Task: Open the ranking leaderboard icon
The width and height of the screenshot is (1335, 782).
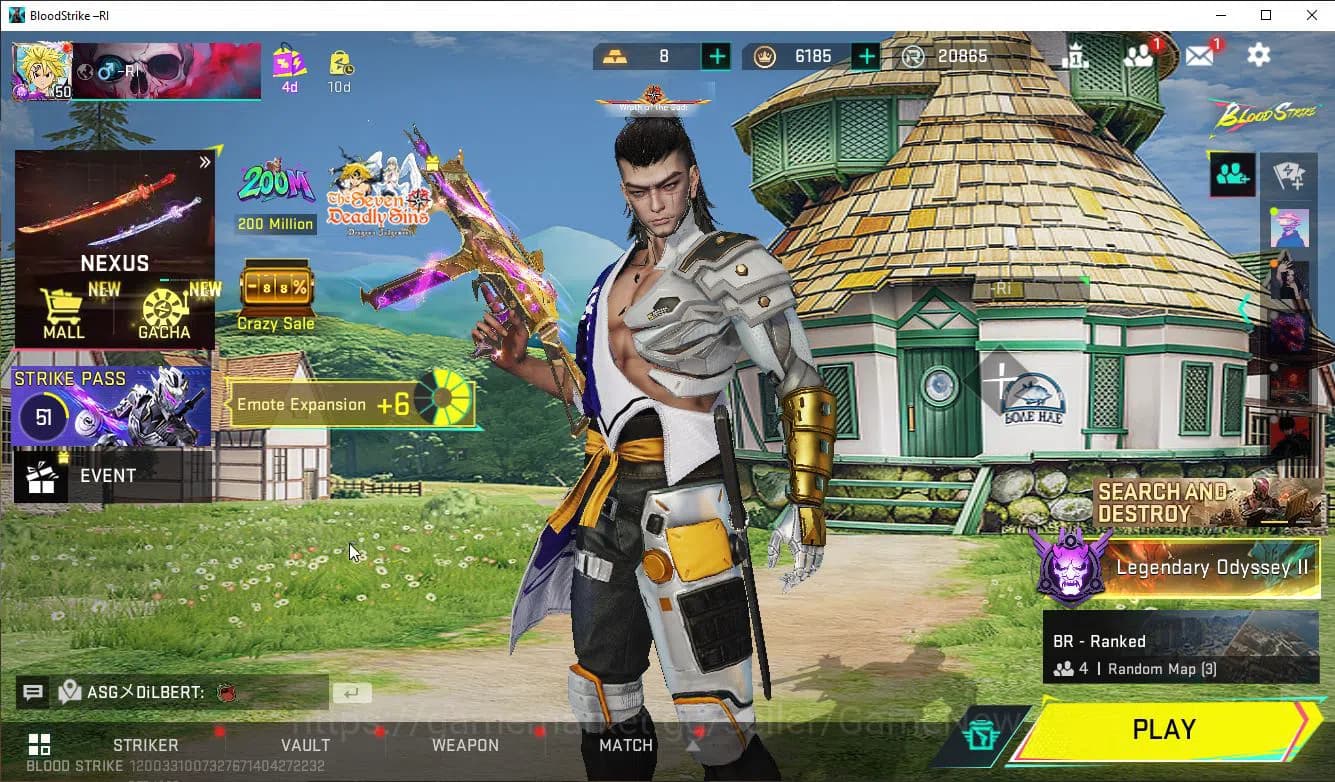Action: tap(1077, 55)
